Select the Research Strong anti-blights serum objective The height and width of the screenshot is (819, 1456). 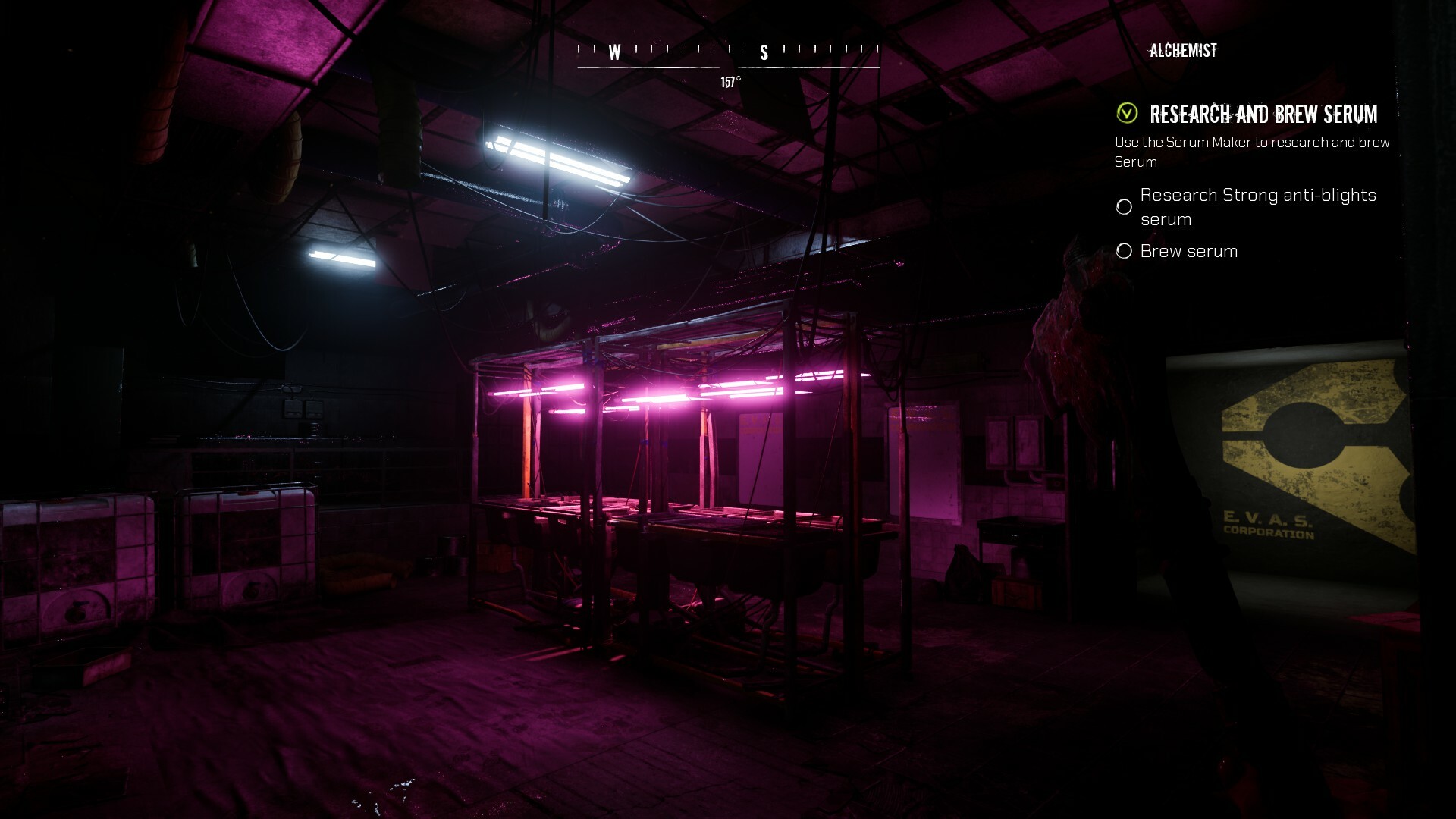click(1257, 207)
